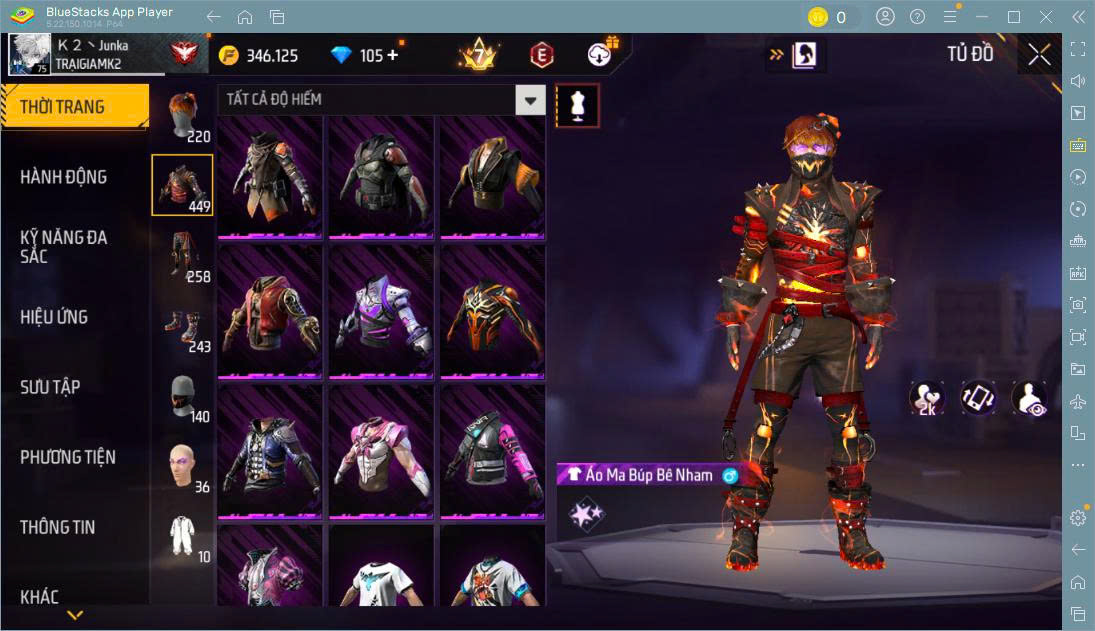Select the hair subcategory with 220 items
This screenshot has height=631, width=1095.
[183, 115]
